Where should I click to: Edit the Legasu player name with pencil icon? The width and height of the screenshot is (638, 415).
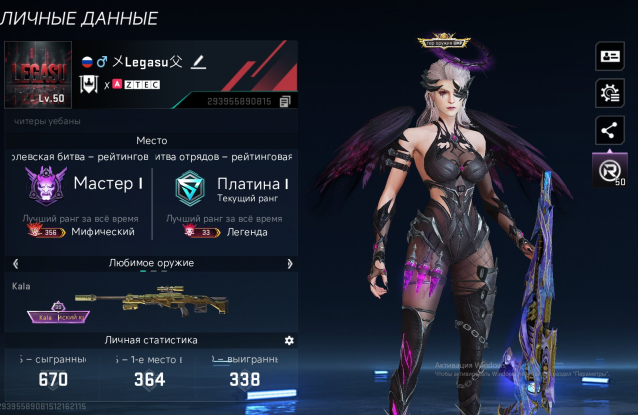click(198, 62)
